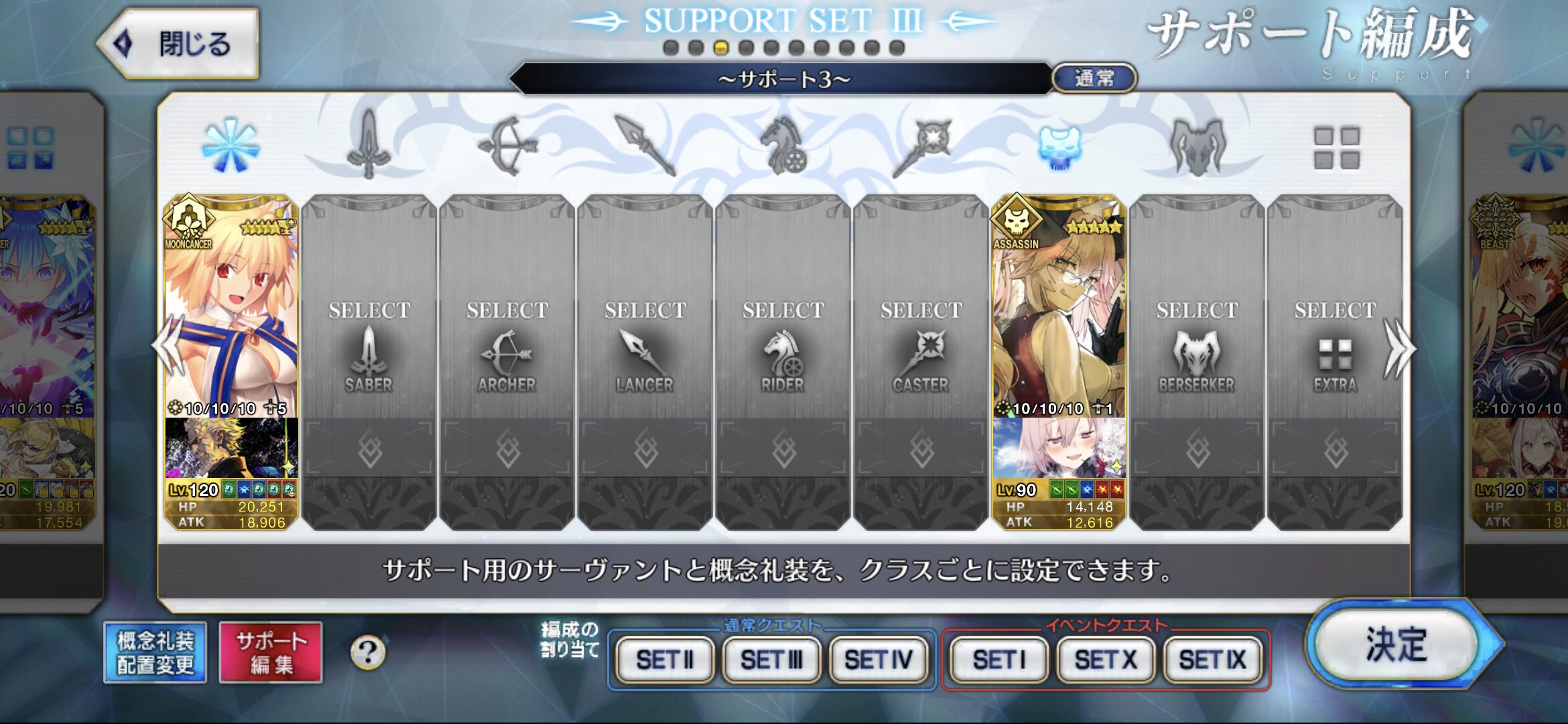1568x724 pixels.
Task: Confirm with the 決定 button
Action: (1396, 646)
